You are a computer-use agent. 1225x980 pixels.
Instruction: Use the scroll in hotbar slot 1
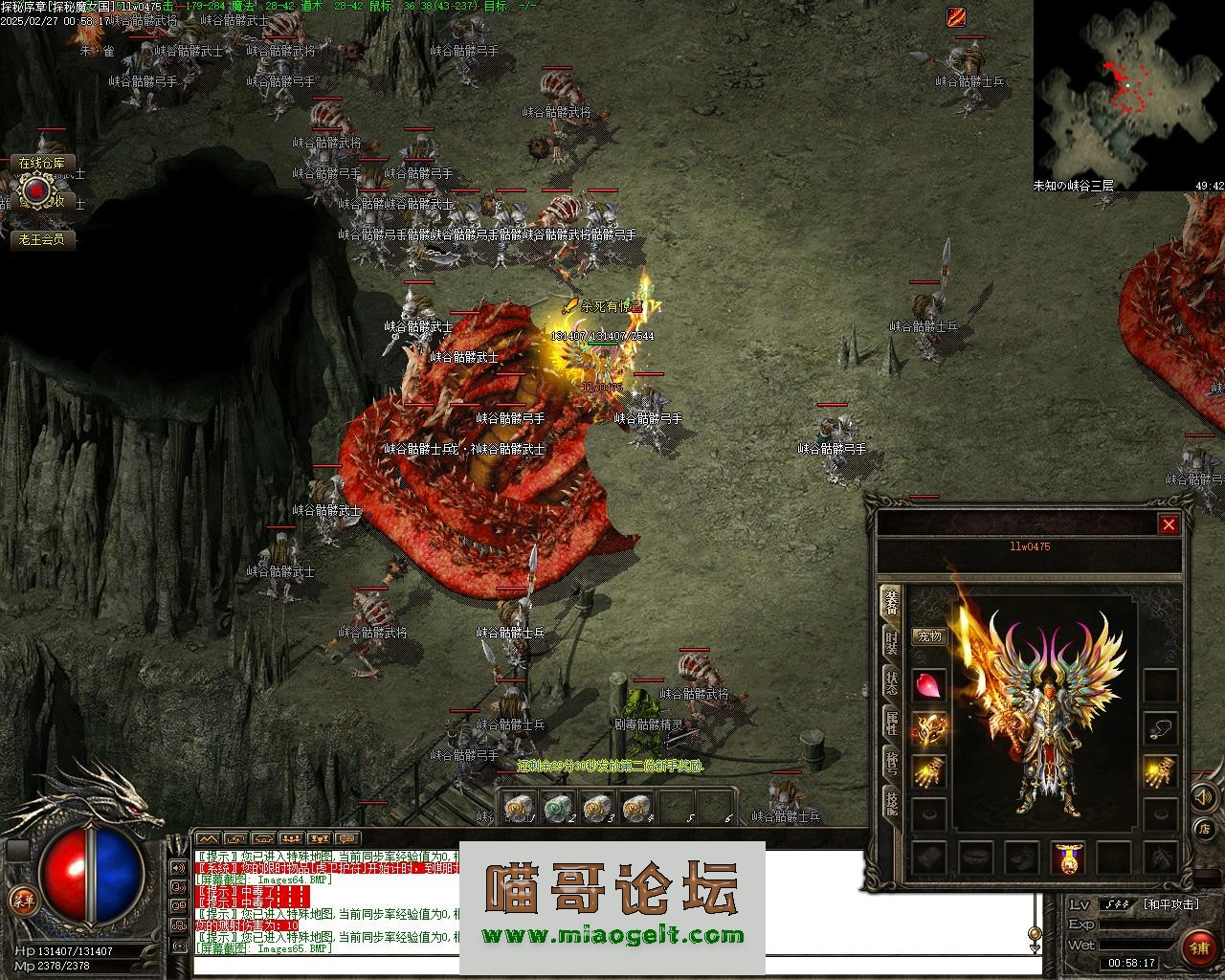pyautogui.click(x=518, y=810)
